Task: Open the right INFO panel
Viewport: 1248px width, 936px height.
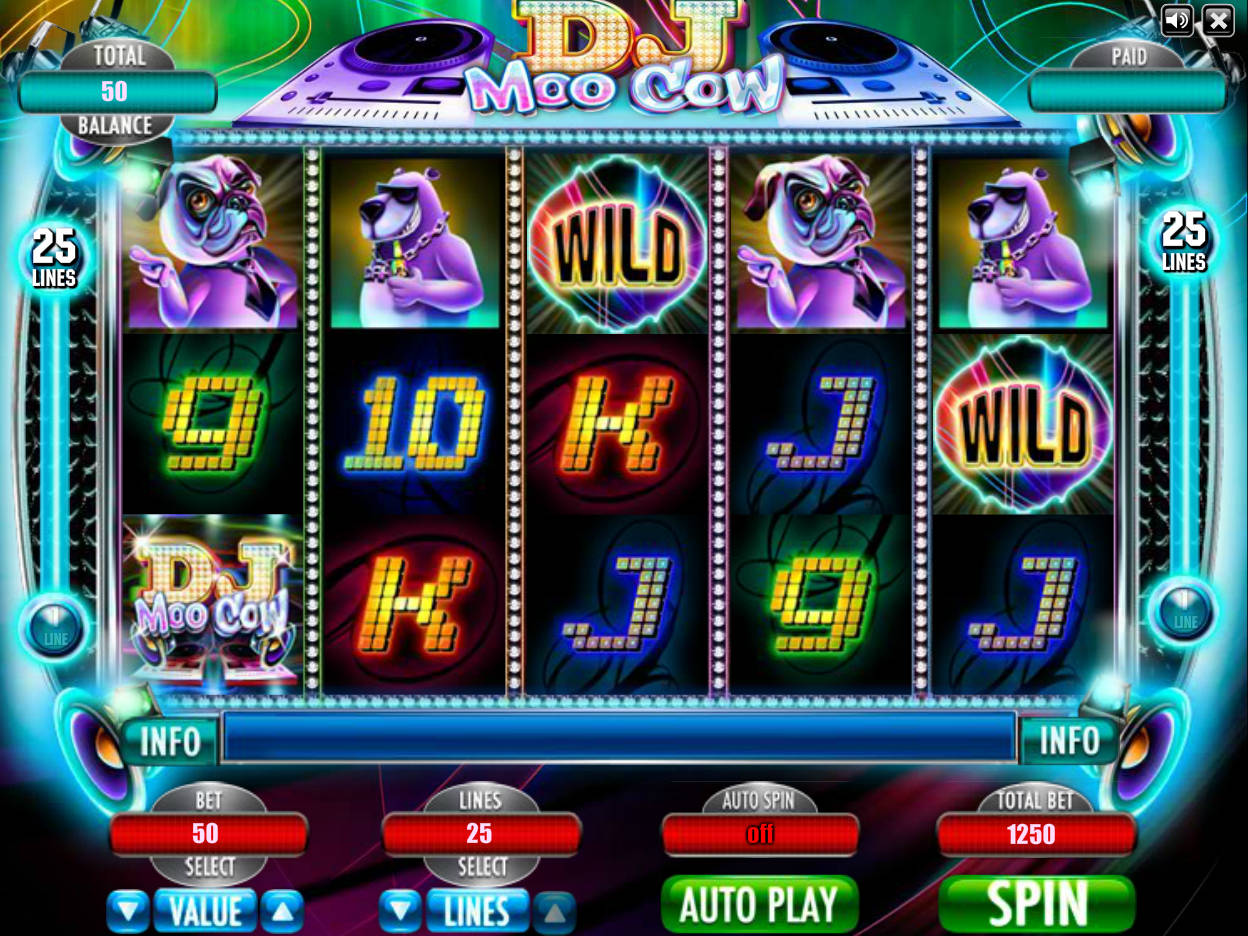Action: click(1068, 741)
